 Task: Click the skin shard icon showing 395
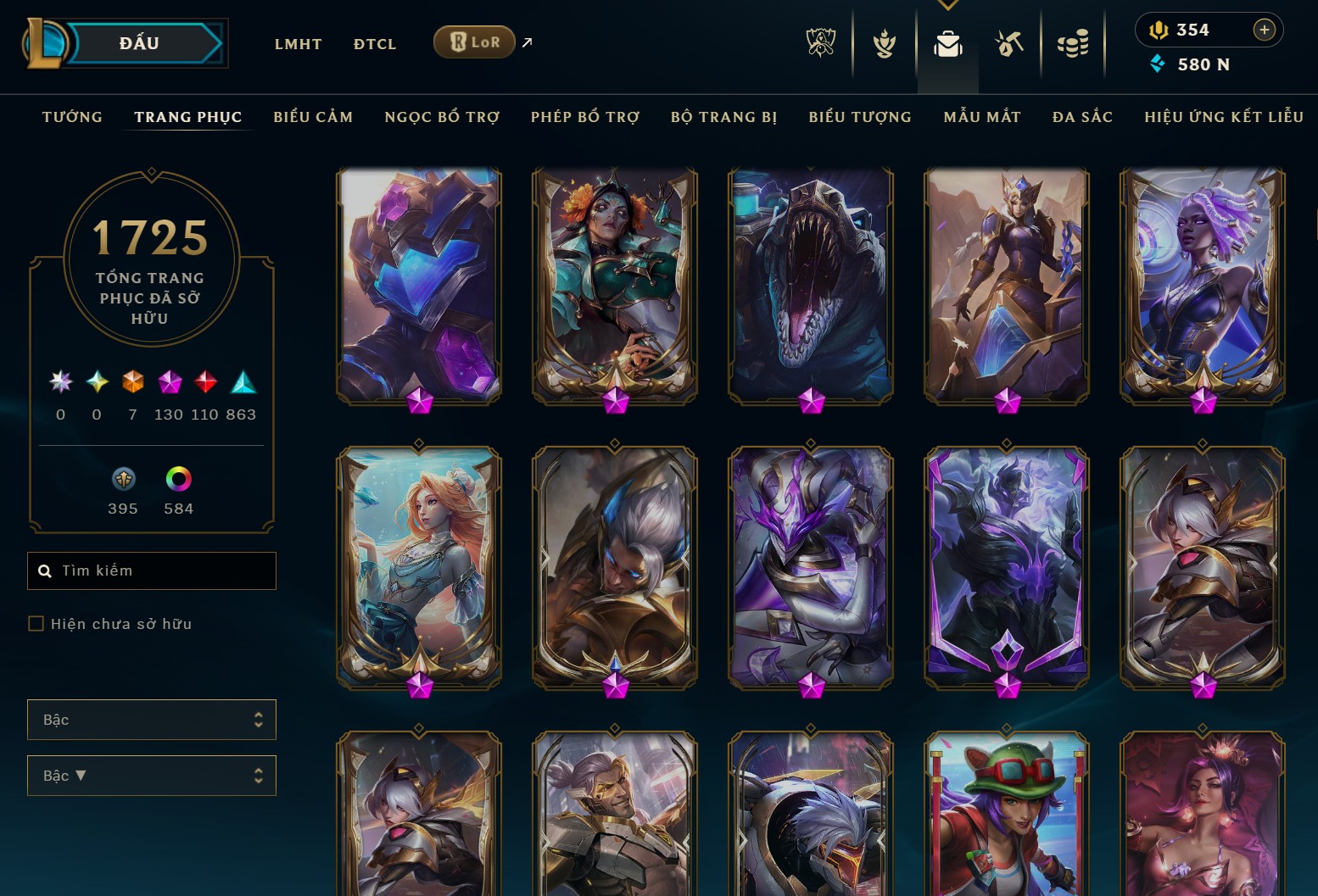(123, 479)
